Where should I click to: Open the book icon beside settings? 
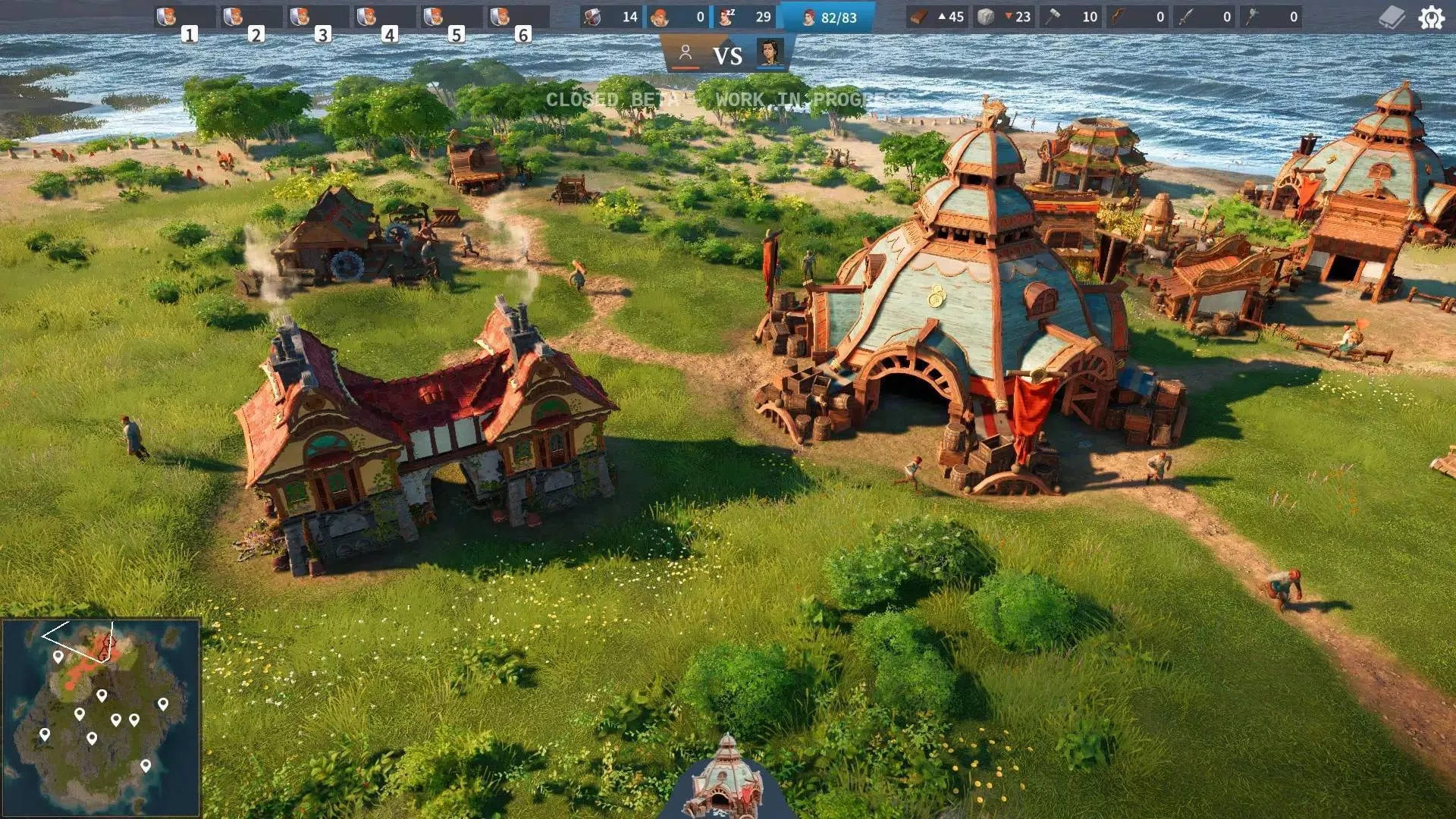tap(1392, 17)
